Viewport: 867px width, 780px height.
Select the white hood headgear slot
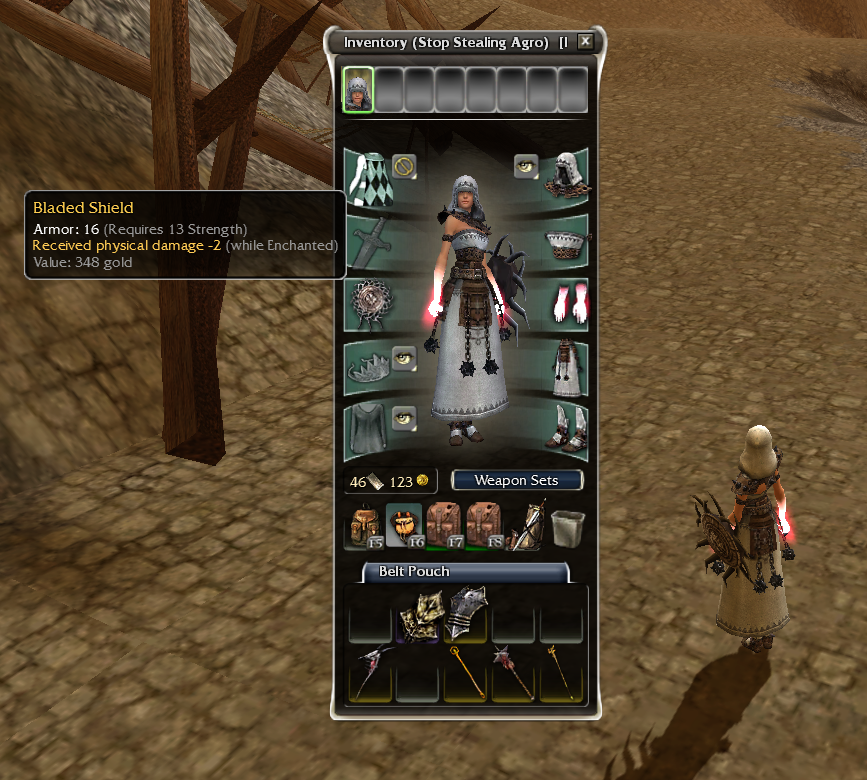(x=566, y=177)
